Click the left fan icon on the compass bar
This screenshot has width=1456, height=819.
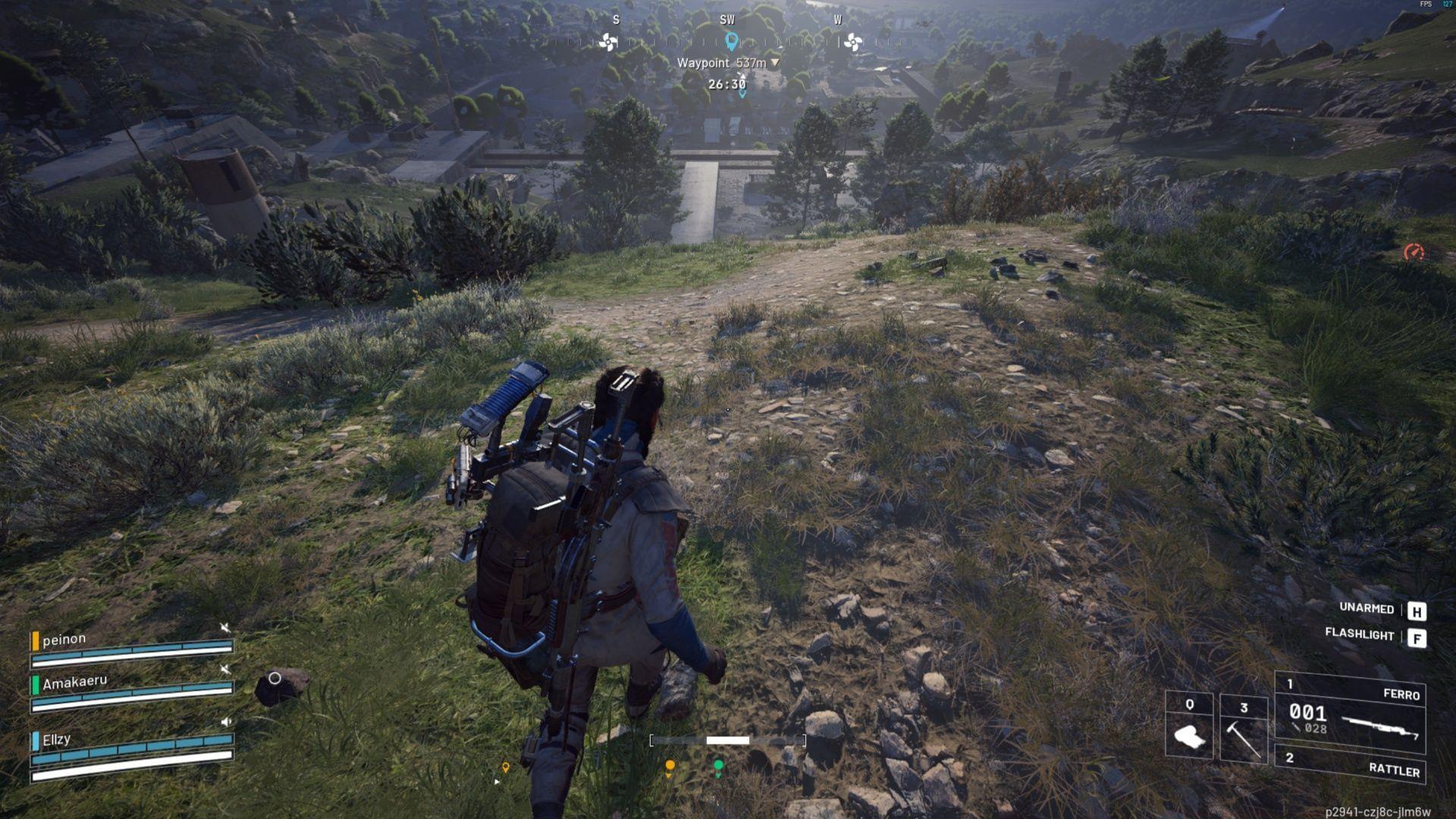pyautogui.click(x=608, y=42)
